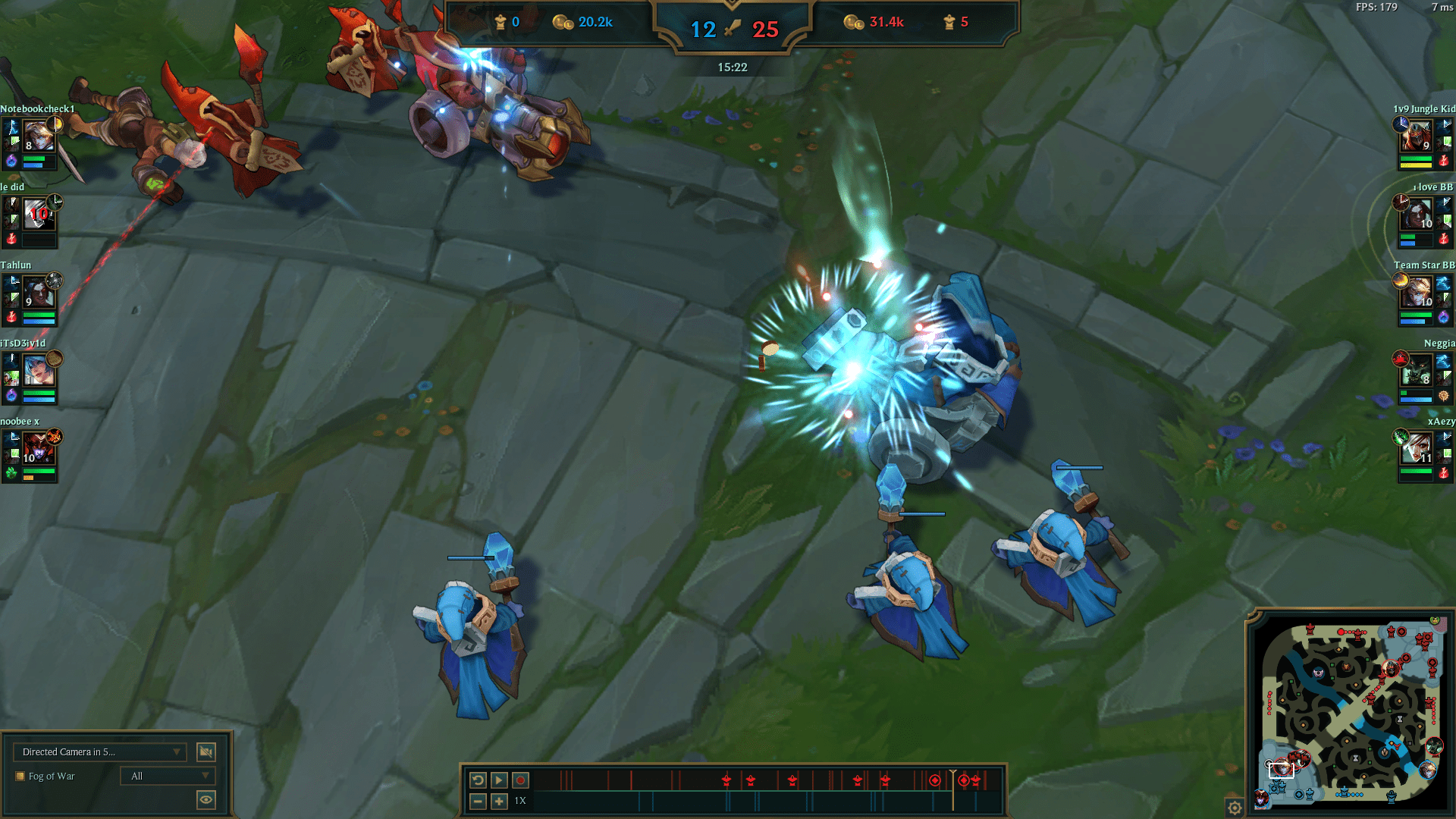Increase playback speed with the plus button

pos(498,800)
